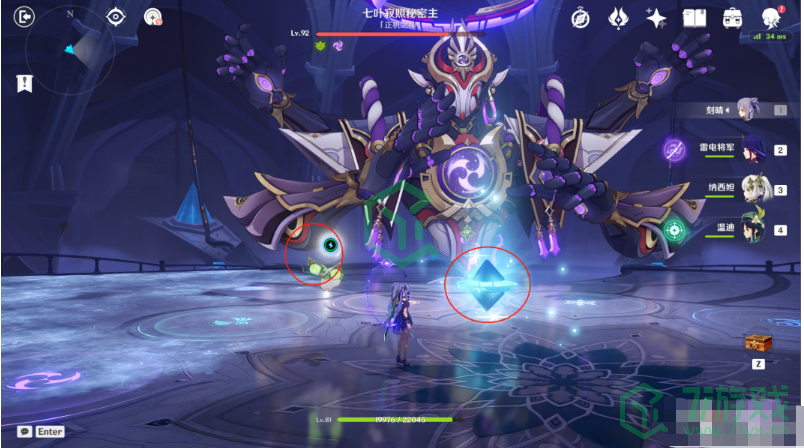This screenshot has height=448, width=804.
Task: Open the backpack inventory
Action: pyautogui.click(x=732, y=17)
